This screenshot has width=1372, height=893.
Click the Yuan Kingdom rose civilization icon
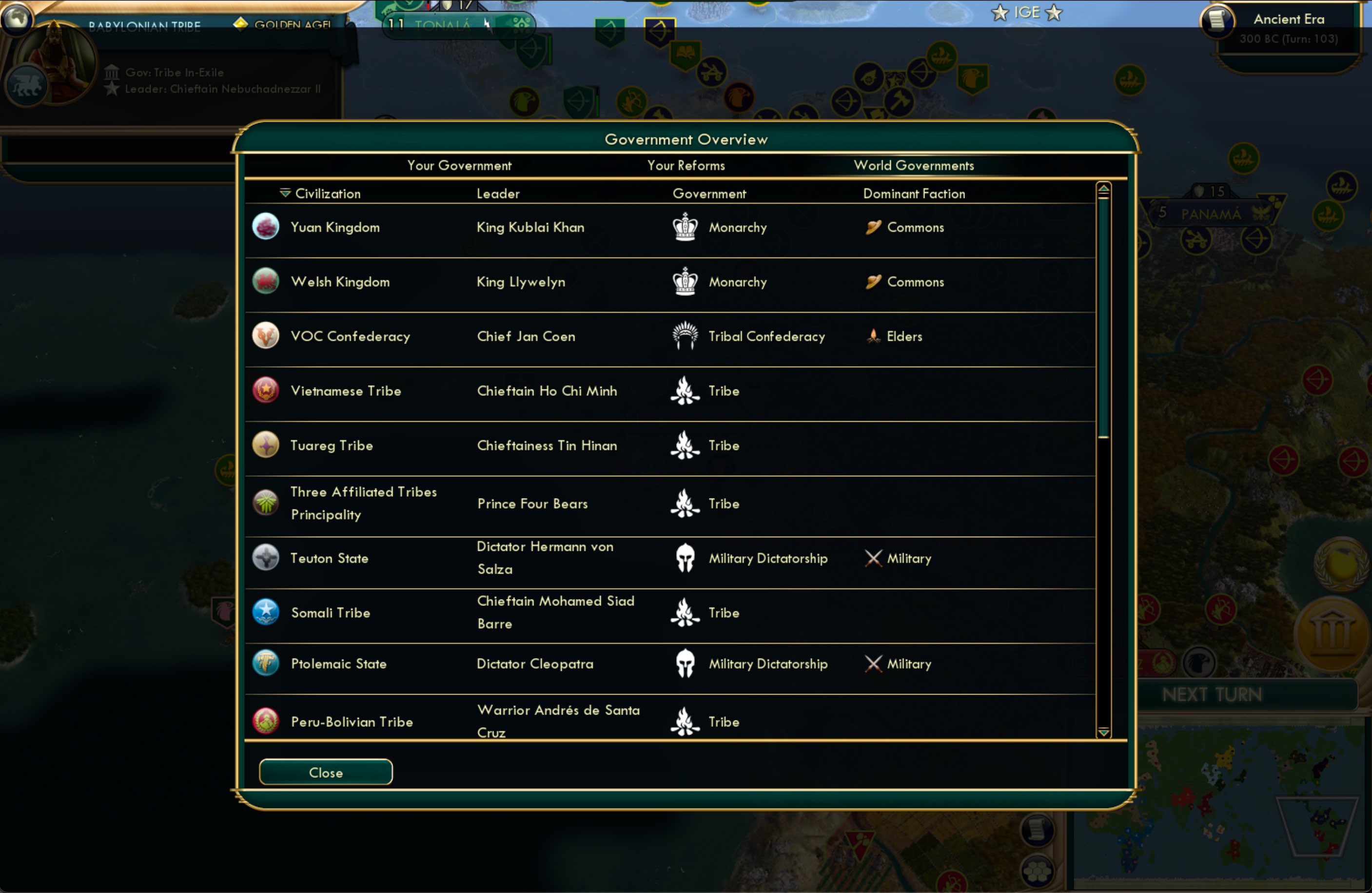266,227
